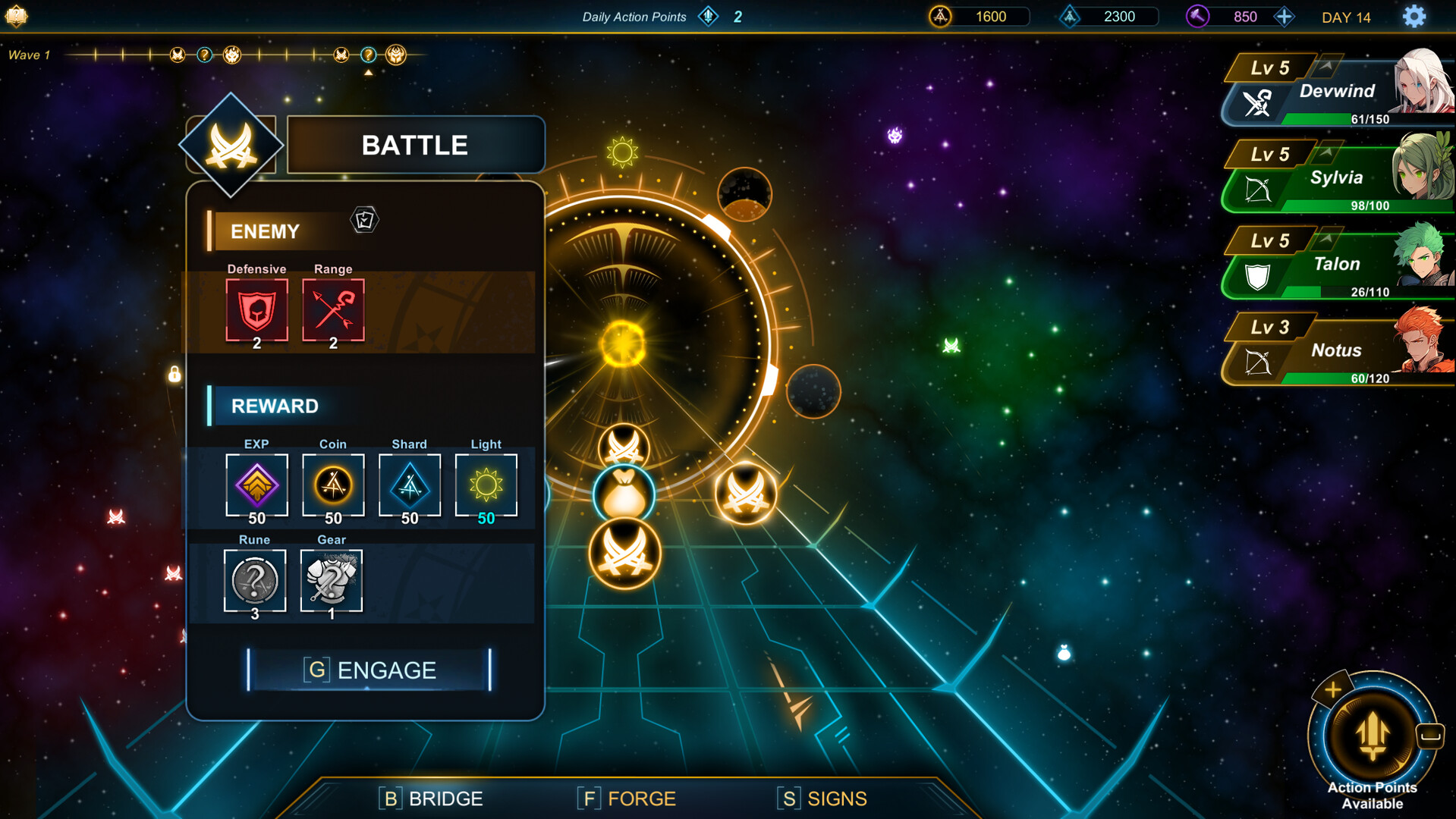
Task: Select the Defensive enemy trait icon
Action: [256, 310]
